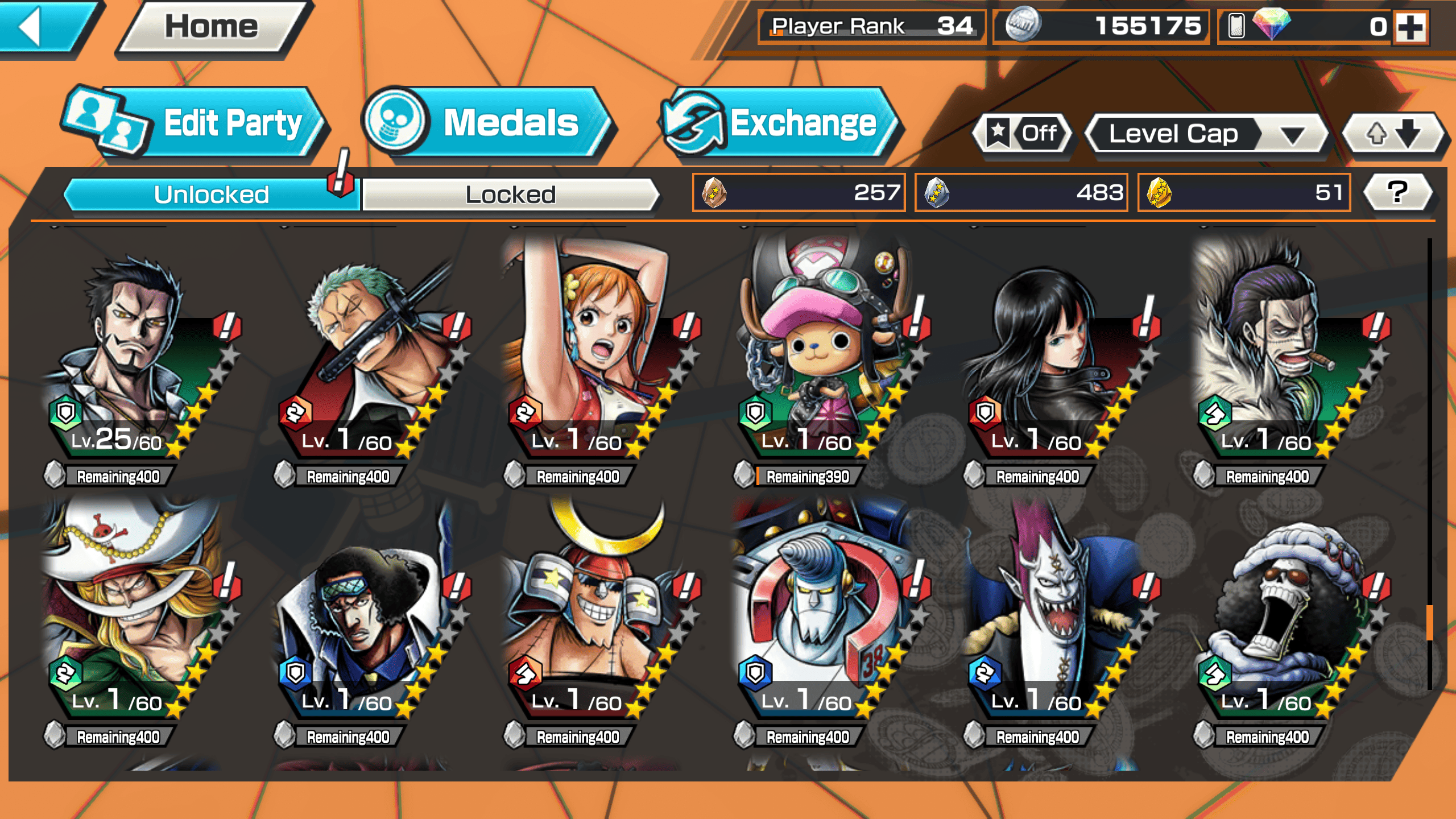Open the Level Cap sort dropdown
This screenshot has width=1456, height=819.
point(1206,134)
